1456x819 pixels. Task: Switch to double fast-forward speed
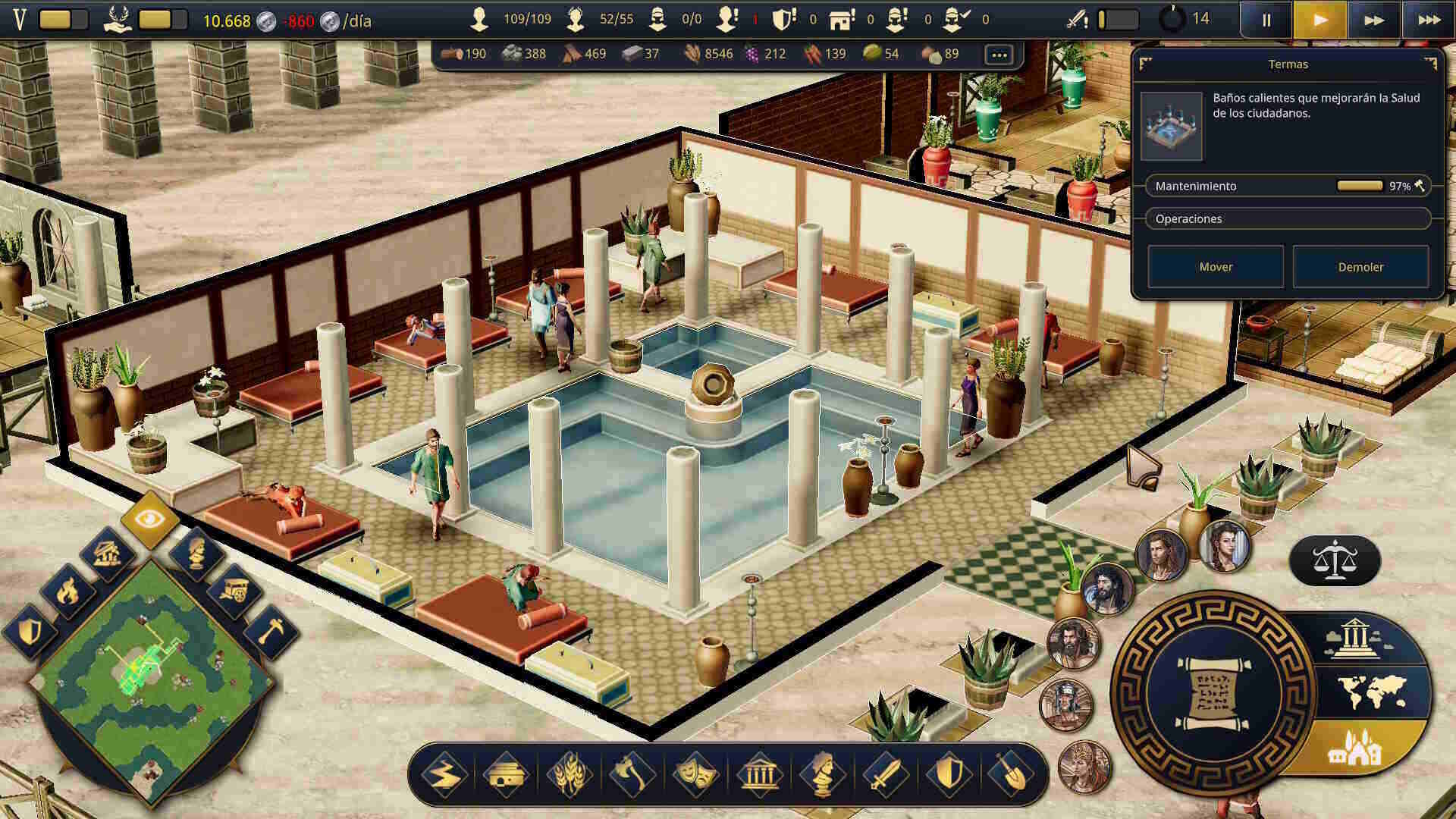[x=1374, y=20]
